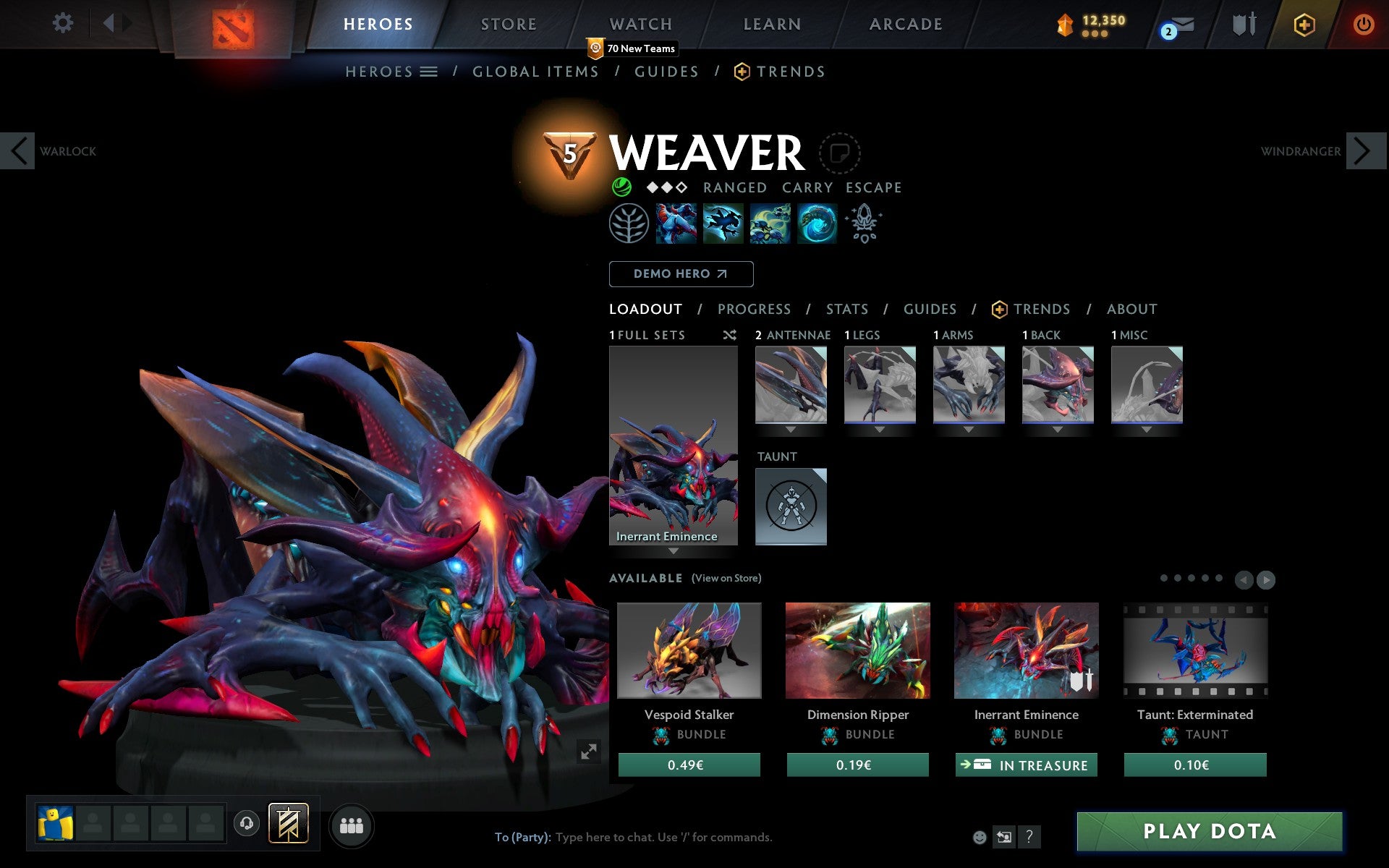The width and height of the screenshot is (1389, 868).
Task: Toggle the hero flag beside Weaver's name
Action: [x=839, y=153]
